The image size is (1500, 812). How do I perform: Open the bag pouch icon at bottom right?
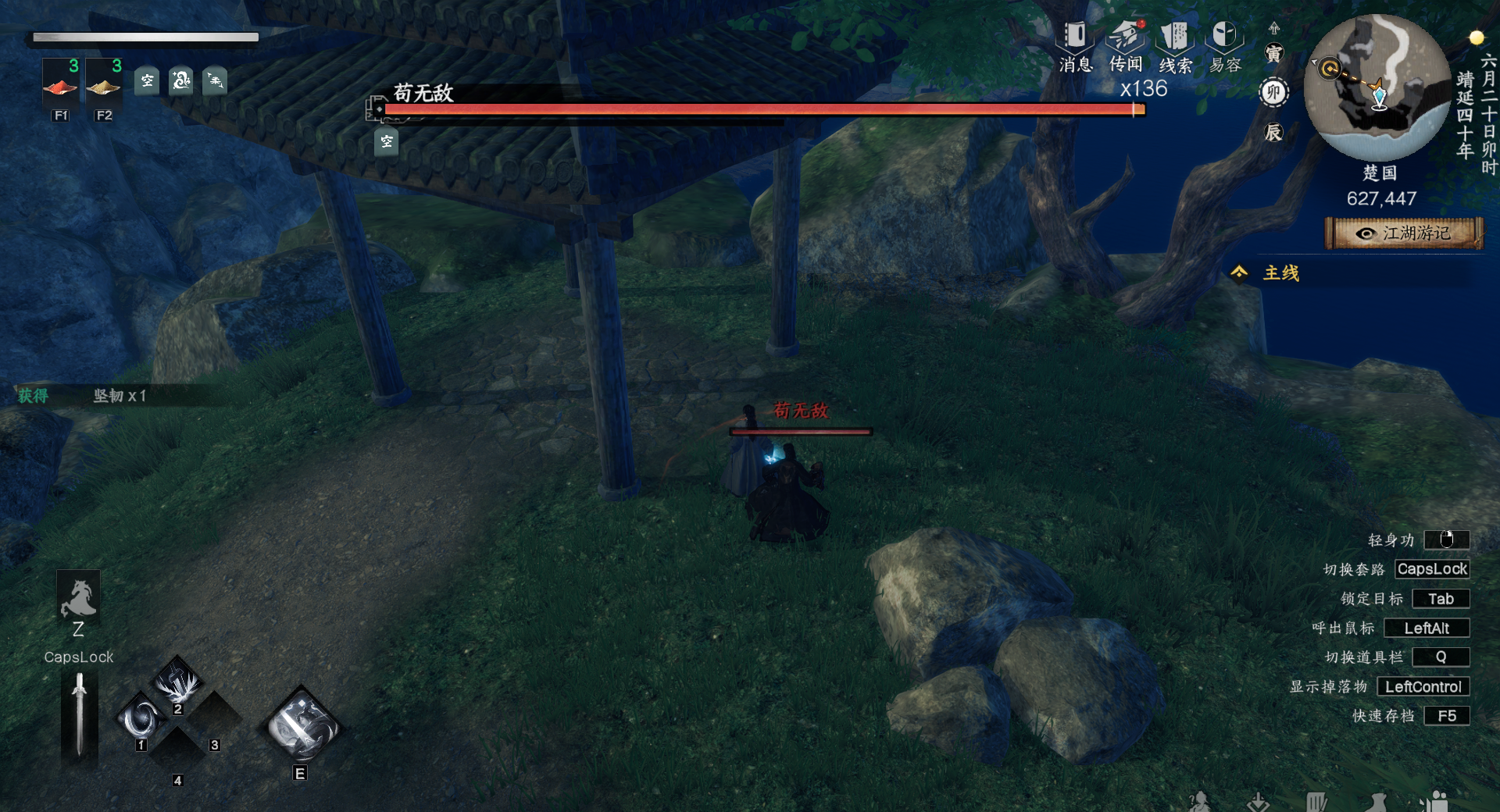pos(1377,802)
